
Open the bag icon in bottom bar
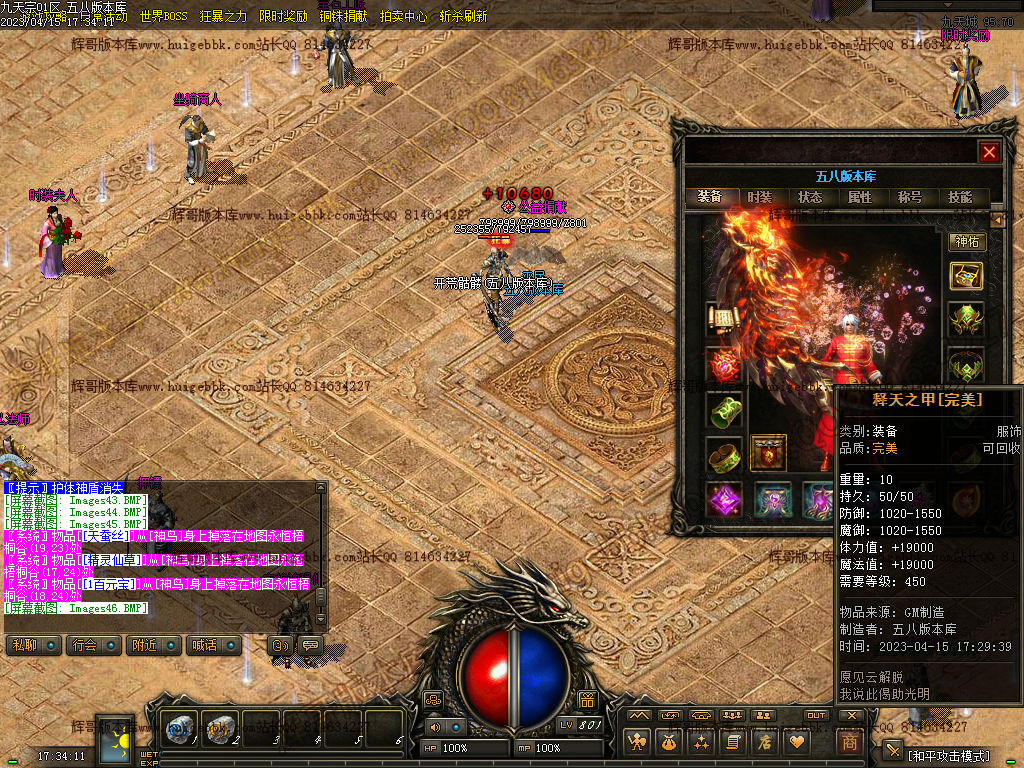click(x=668, y=743)
